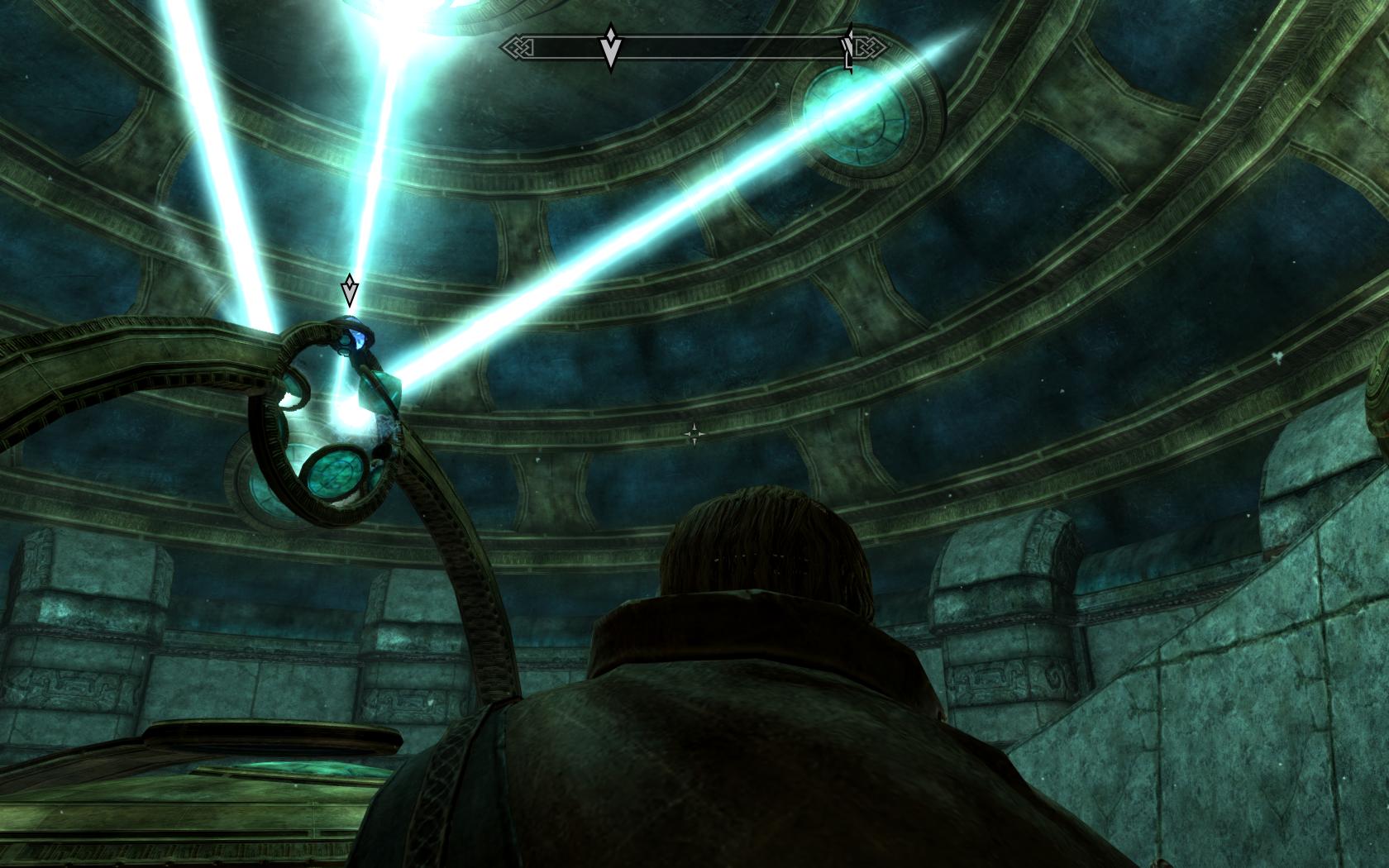Click the quest arrow marker on the compass

point(610,46)
